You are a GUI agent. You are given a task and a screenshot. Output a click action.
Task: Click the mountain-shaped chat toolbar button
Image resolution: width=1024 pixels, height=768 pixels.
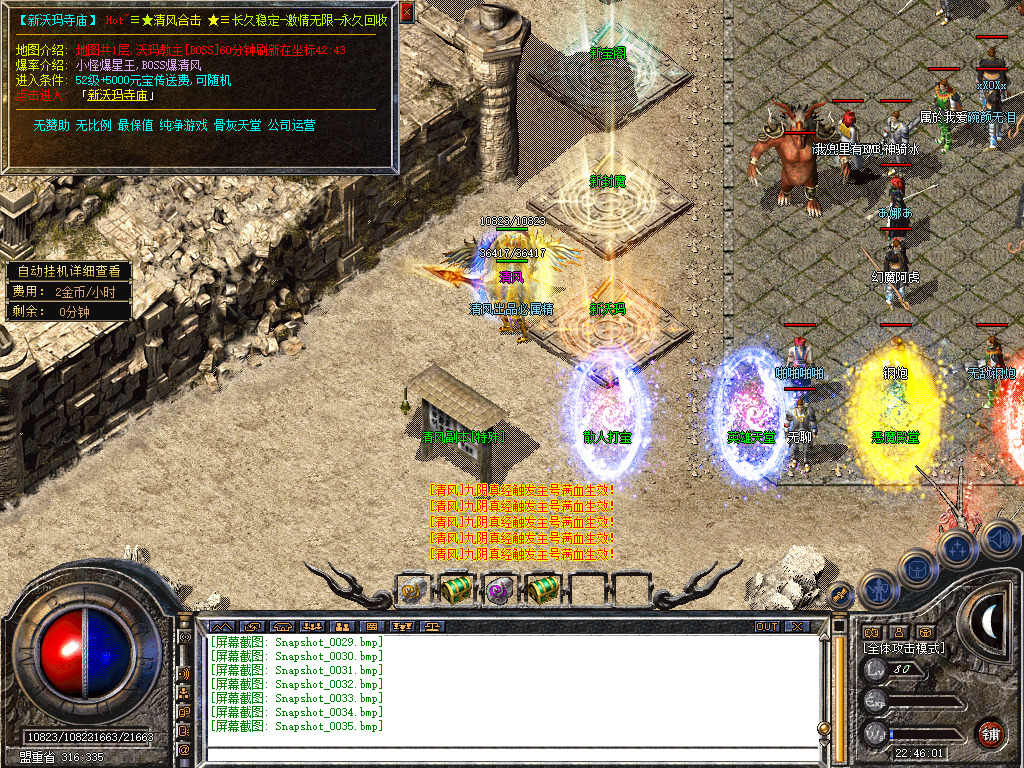[x=220, y=627]
